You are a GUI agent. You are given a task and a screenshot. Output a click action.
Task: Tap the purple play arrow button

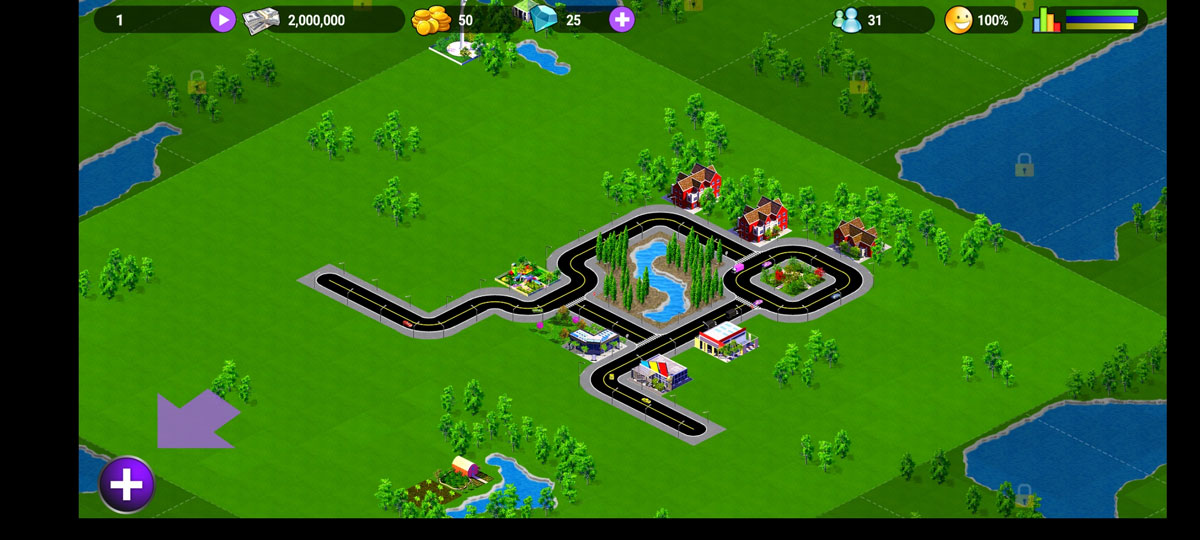(223, 19)
